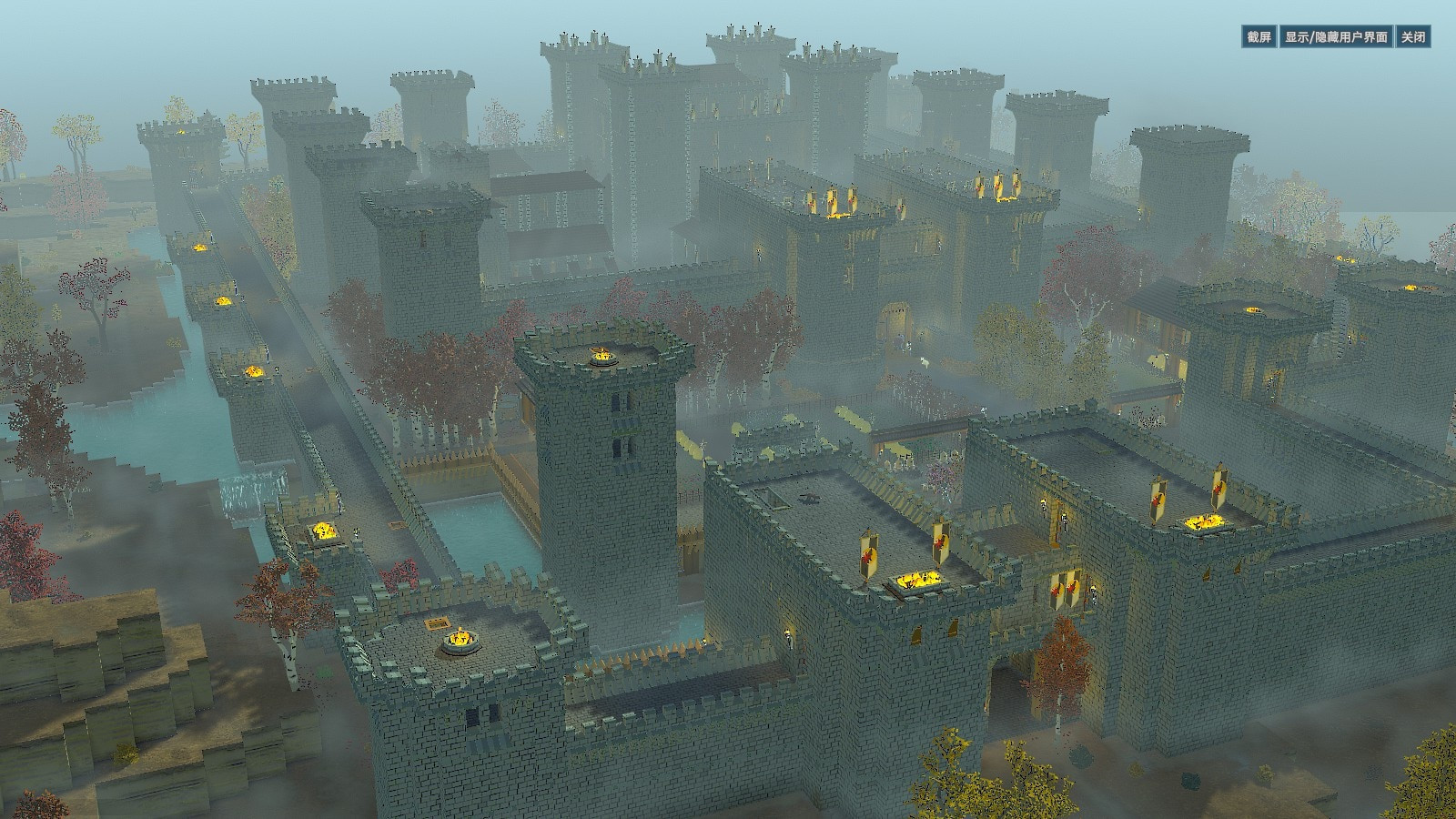Close the view with 关闭
The height and width of the screenshot is (819, 1456).
tap(1413, 37)
